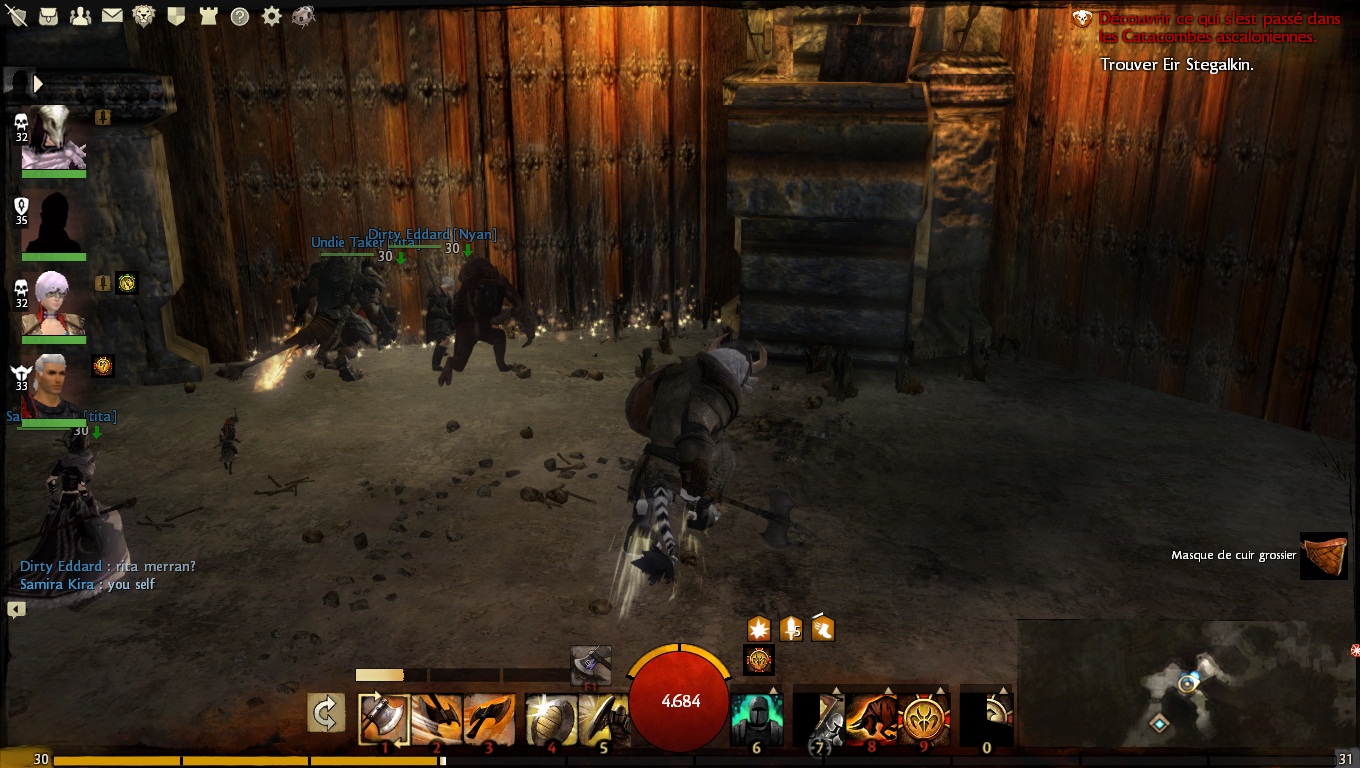Open the inventory bag icon
Screen dimensions: 1360x768
pyautogui.click(x=48, y=16)
